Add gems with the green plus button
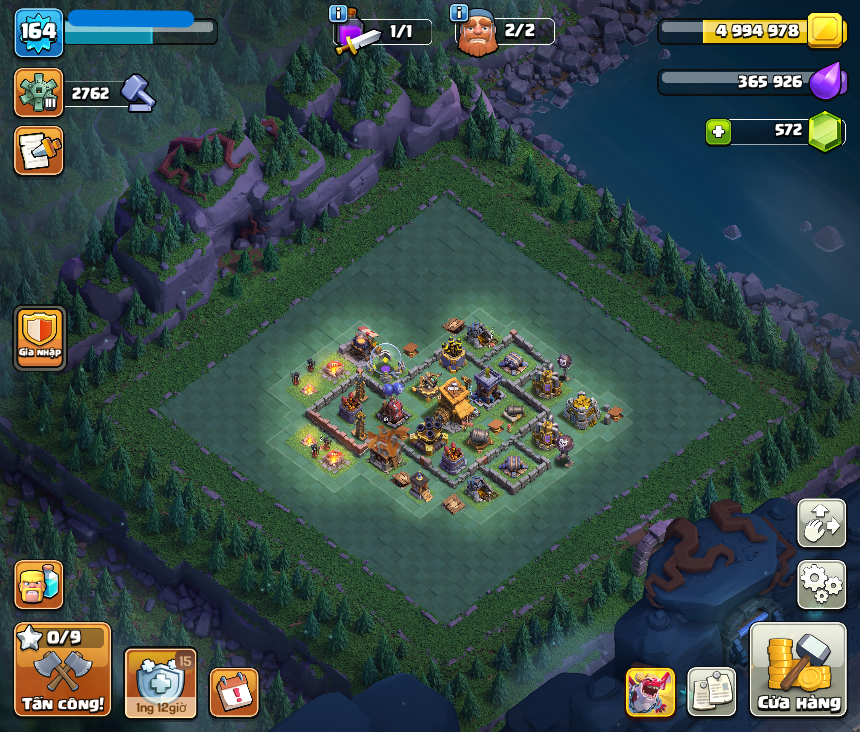 pos(717,131)
